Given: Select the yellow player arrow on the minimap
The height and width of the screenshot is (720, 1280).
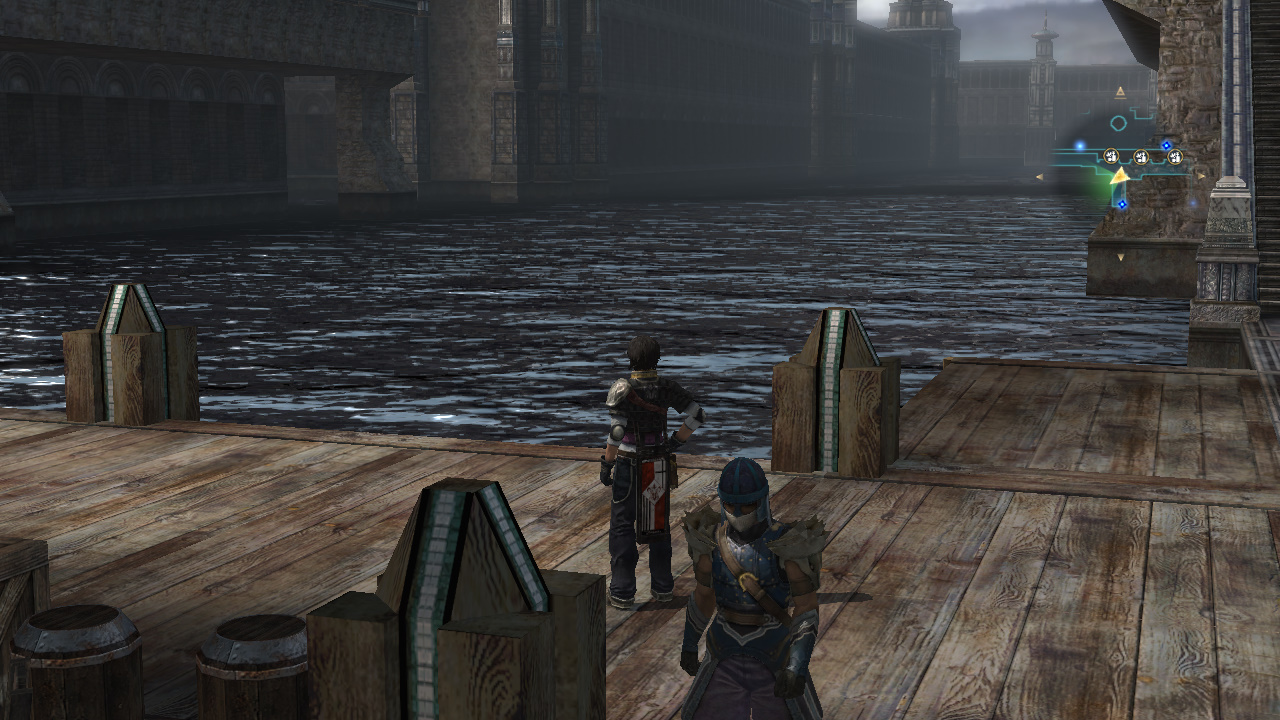Looking at the screenshot, I should tap(1120, 176).
